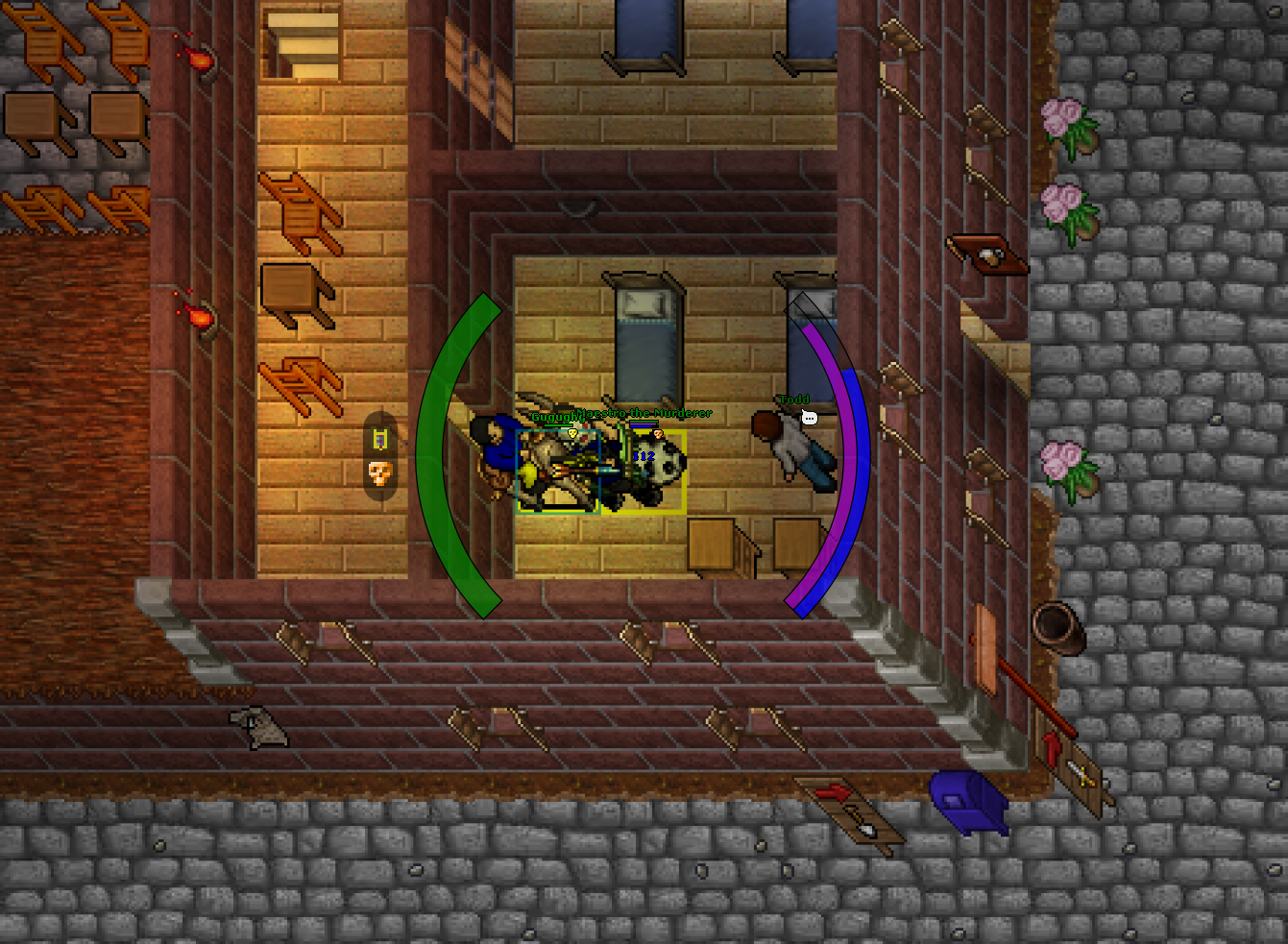Image resolution: width=1288 pixels, height=944 pixels.
Task: Click the name 'Maestro the Murderer'
Action: (x=644, y=413)
